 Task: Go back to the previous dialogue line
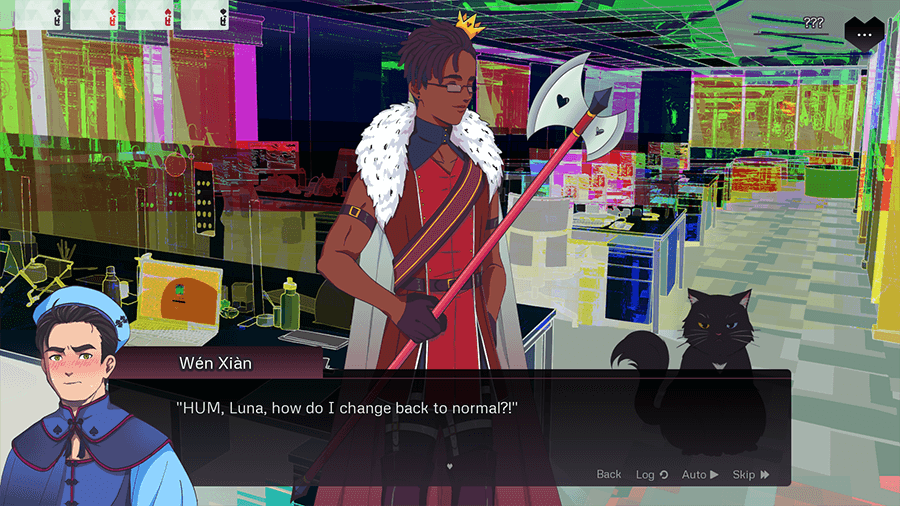point(608,474)
